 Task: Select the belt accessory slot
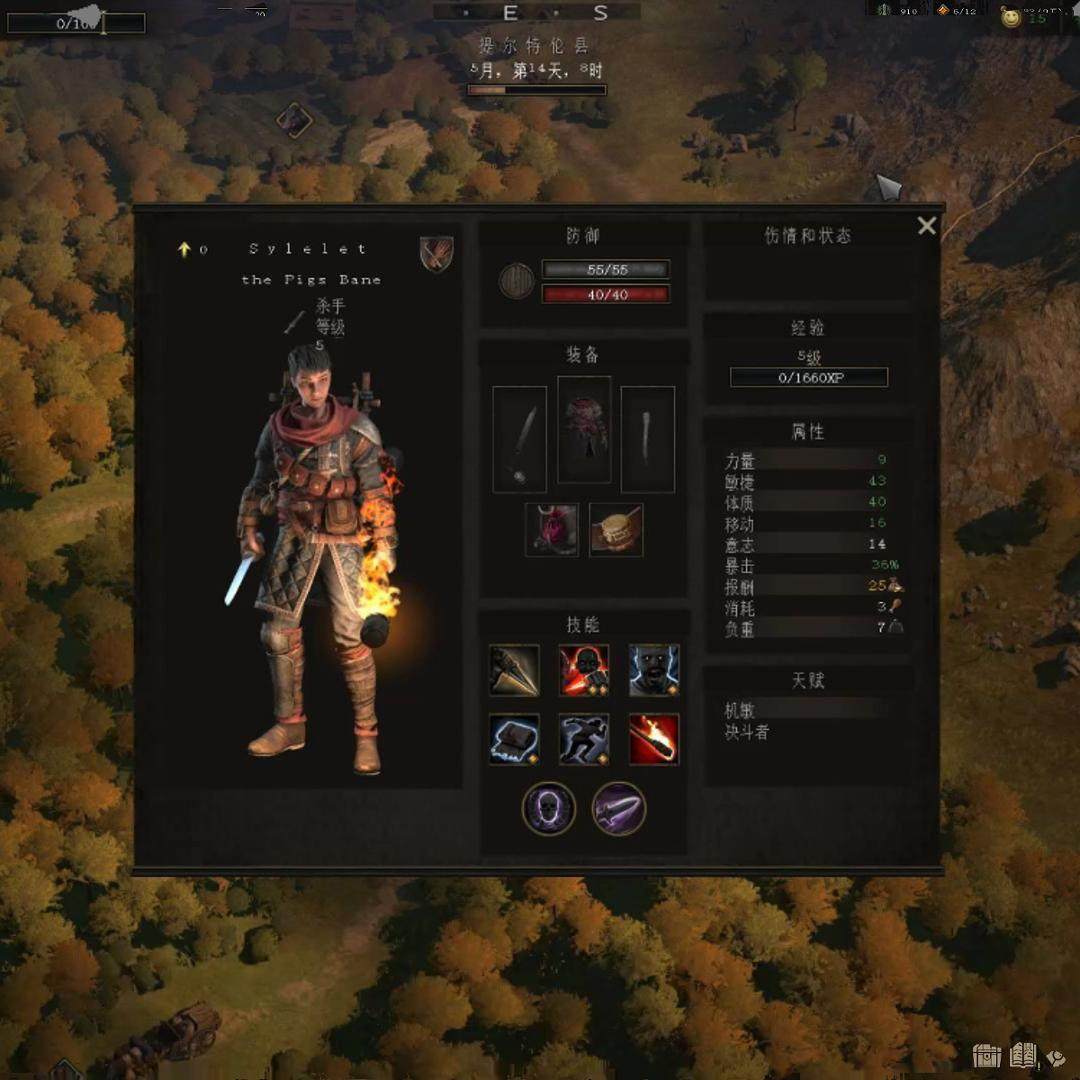[616, 530]
